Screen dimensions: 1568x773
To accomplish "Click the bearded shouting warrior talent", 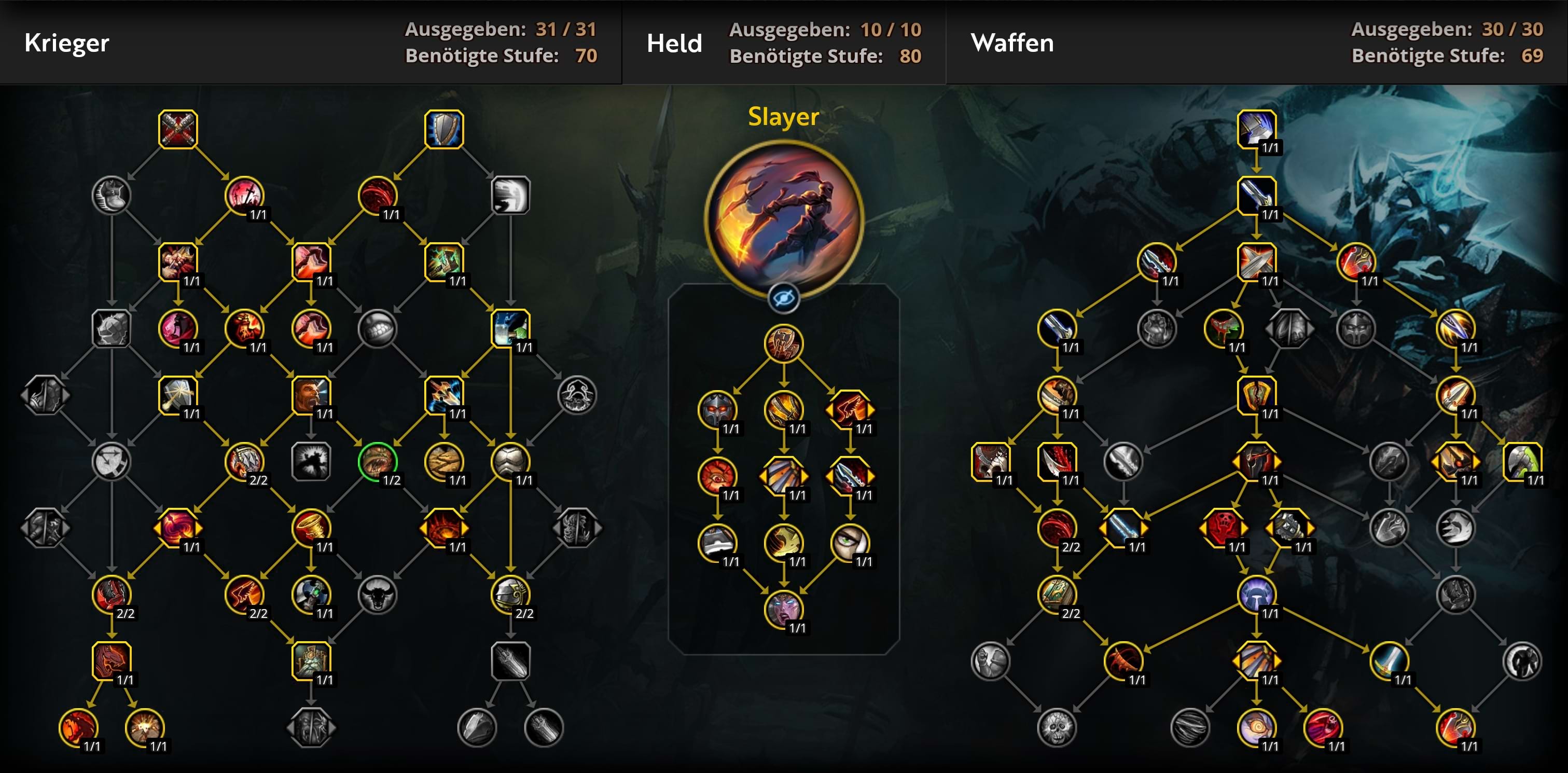I will 311,395.
